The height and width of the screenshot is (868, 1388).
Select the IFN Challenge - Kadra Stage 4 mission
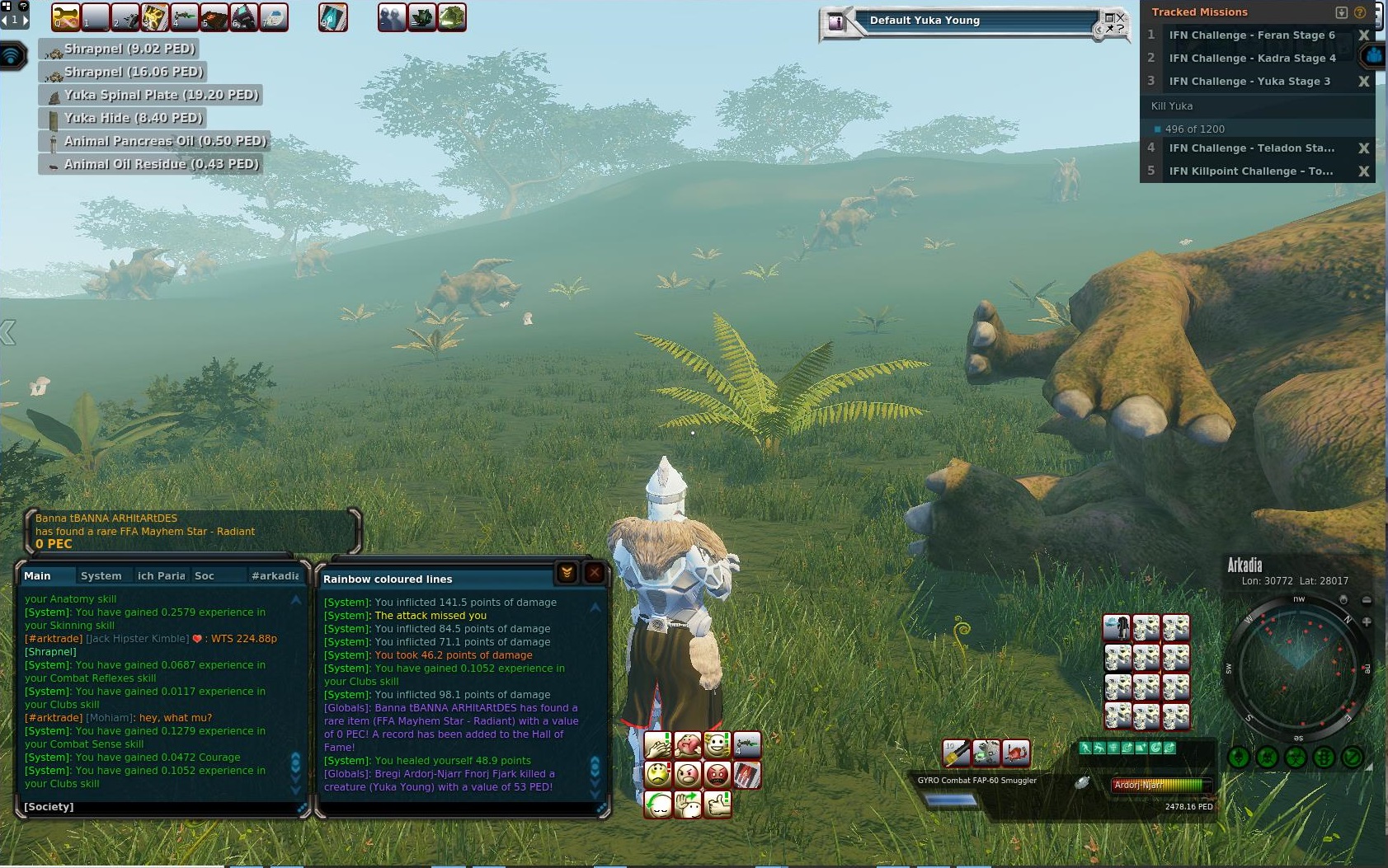pos(1251,59)
